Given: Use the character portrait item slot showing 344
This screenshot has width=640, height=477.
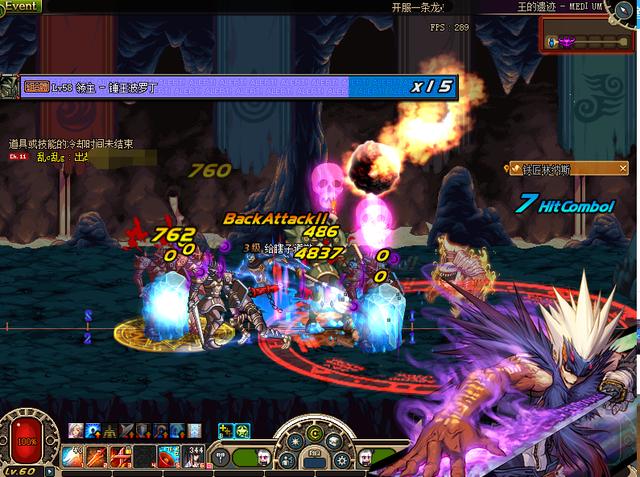Looking at the screenshot, I should [196, 456].
